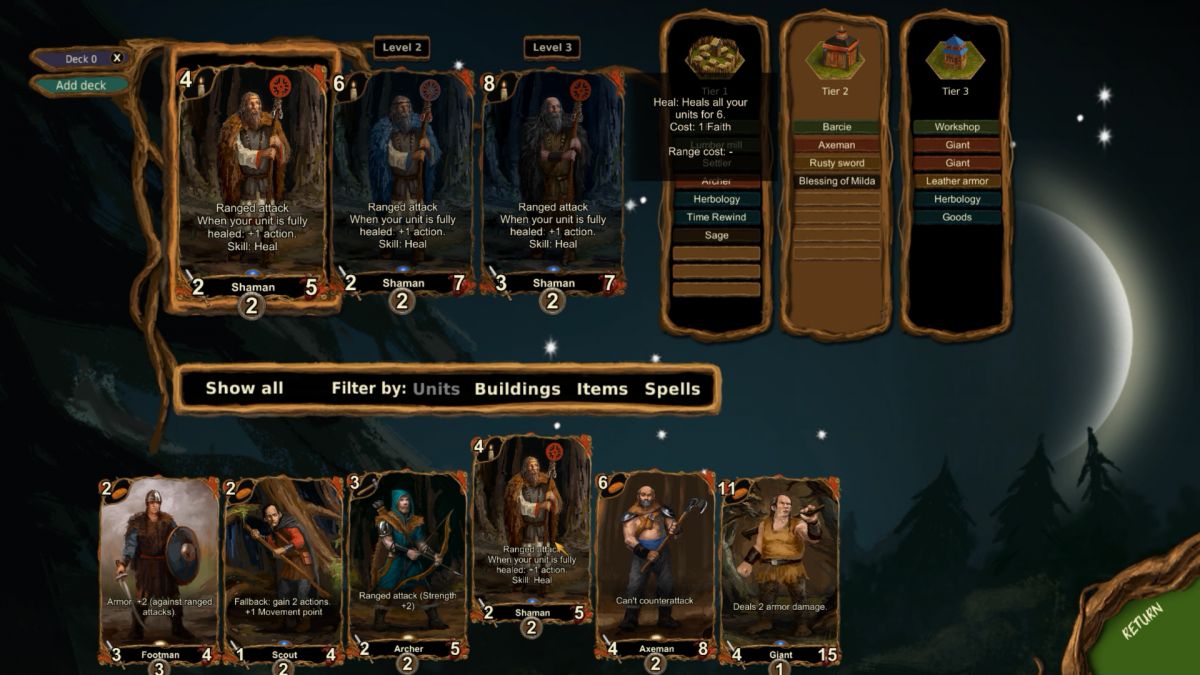Close Deck 0 with the X
Screen dimensions: 1200x675
(117, 58)
